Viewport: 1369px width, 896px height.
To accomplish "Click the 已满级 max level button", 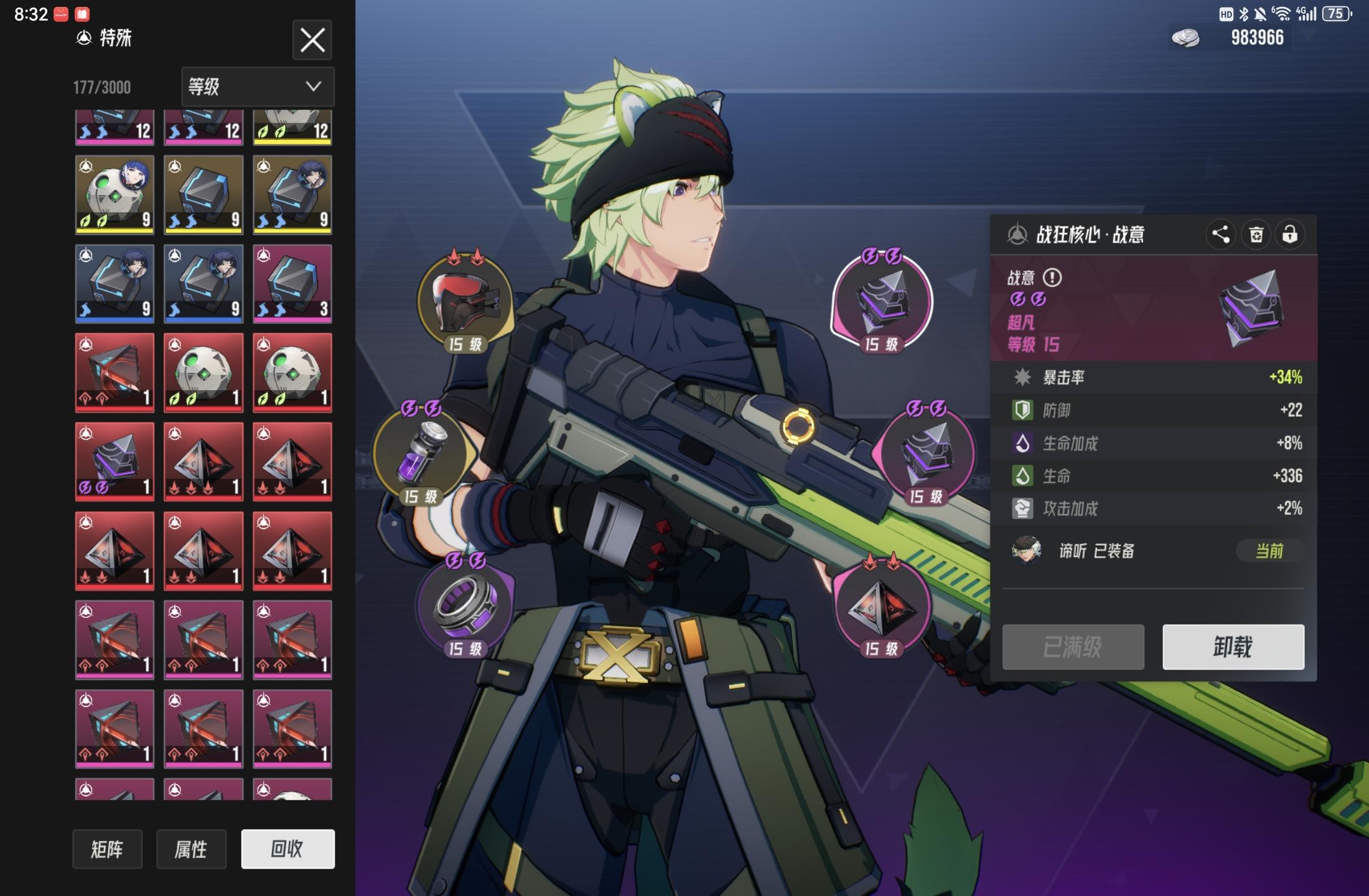I will pos(1073,647).
